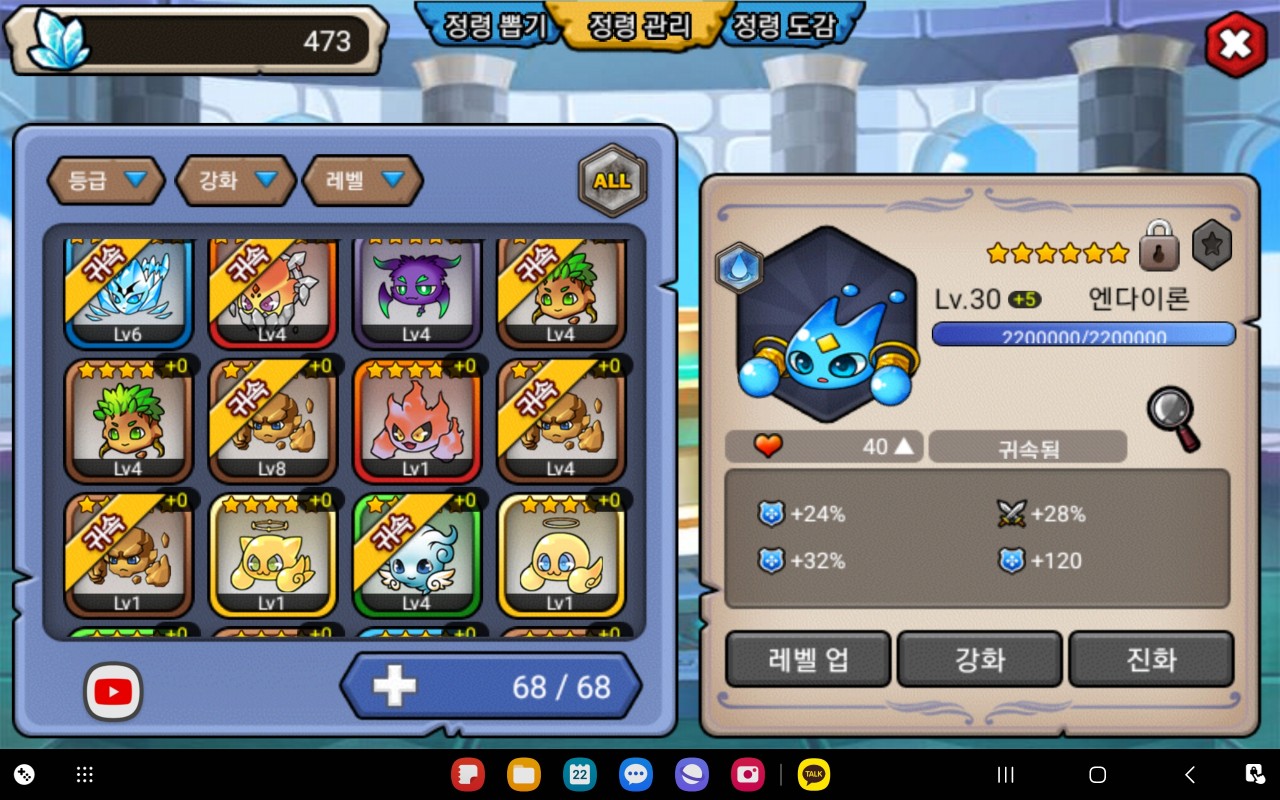Select the purple horned spirit Lv4
1280x800 pixels.
(x=416, y=290)
